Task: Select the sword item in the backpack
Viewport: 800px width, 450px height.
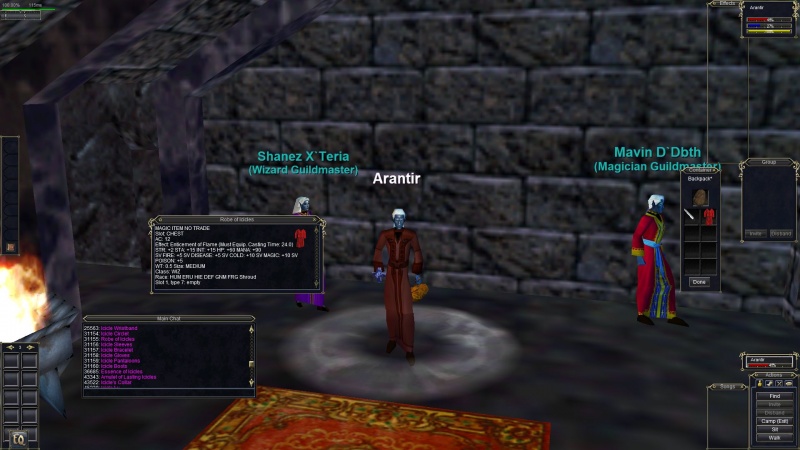Action: tap(692, 216)
